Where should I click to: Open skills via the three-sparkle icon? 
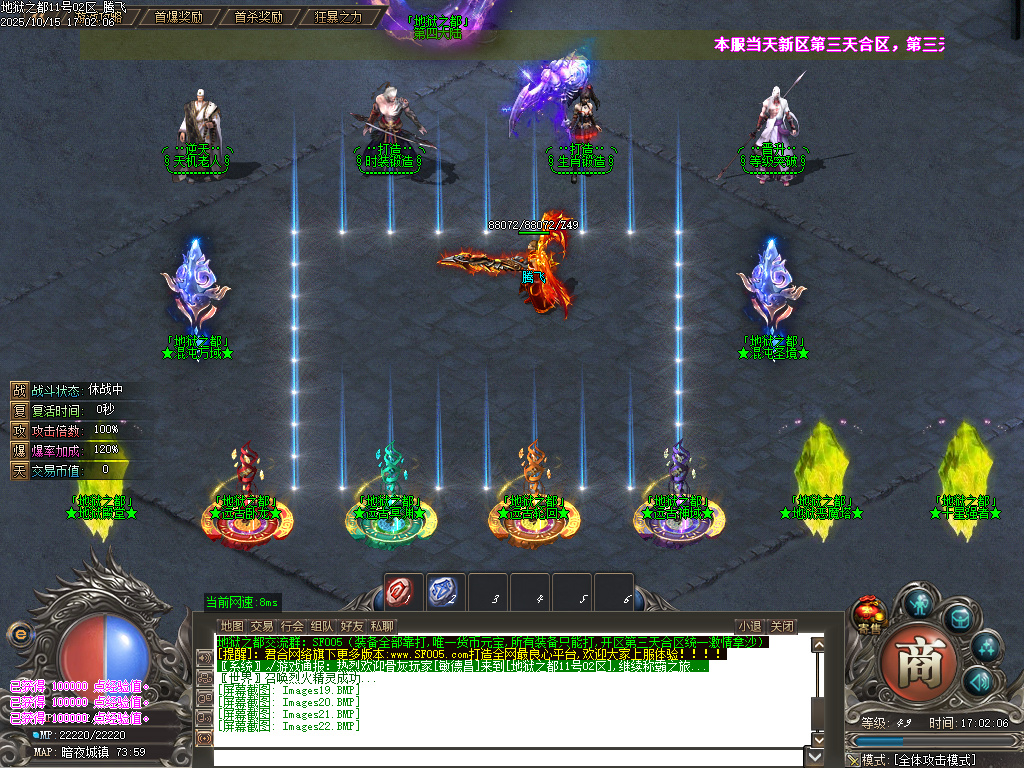(987, 648)
